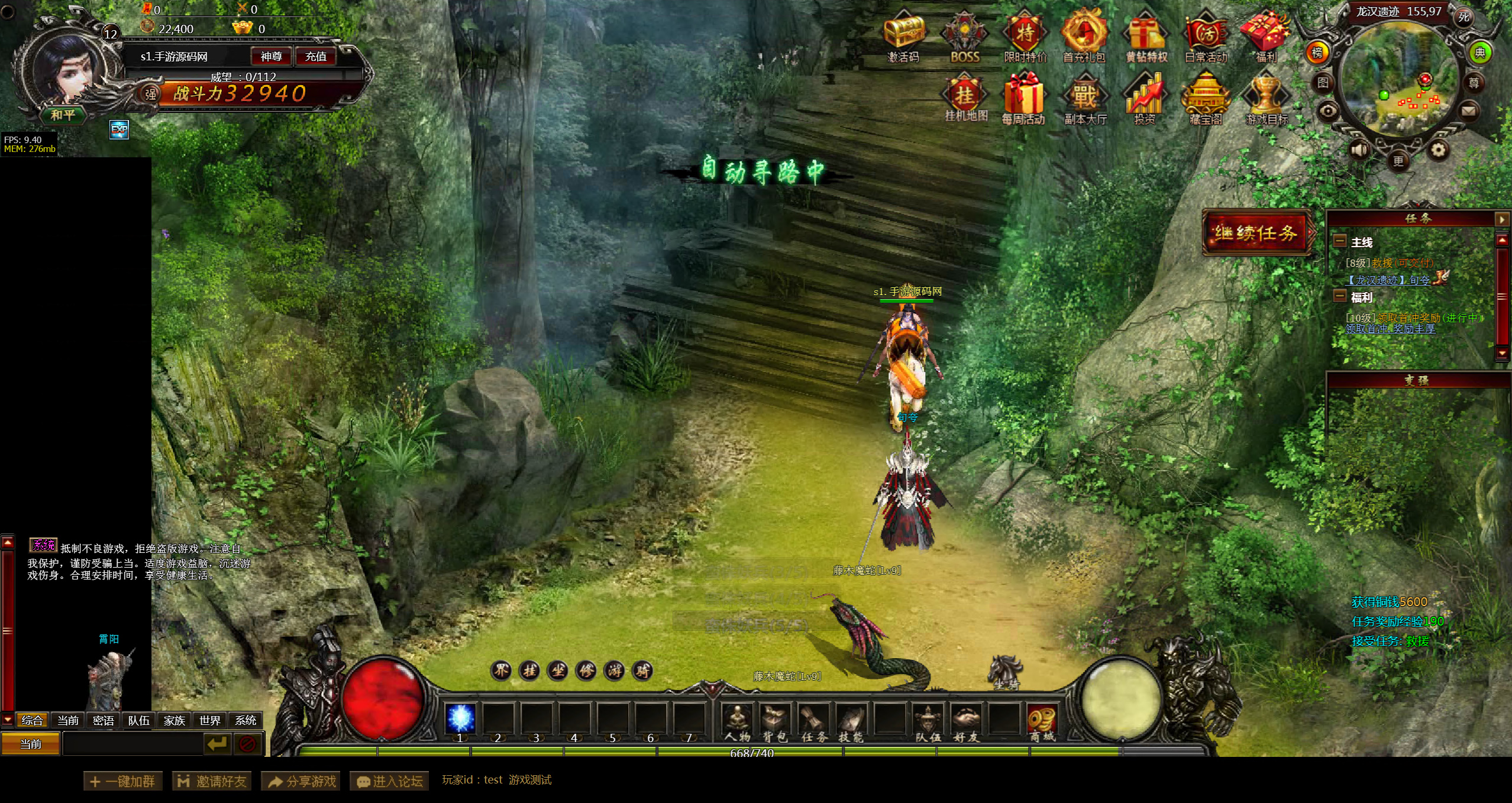Open the 技能 skills panel
The height and width of the screenshot is (803, 1512).
851,721
